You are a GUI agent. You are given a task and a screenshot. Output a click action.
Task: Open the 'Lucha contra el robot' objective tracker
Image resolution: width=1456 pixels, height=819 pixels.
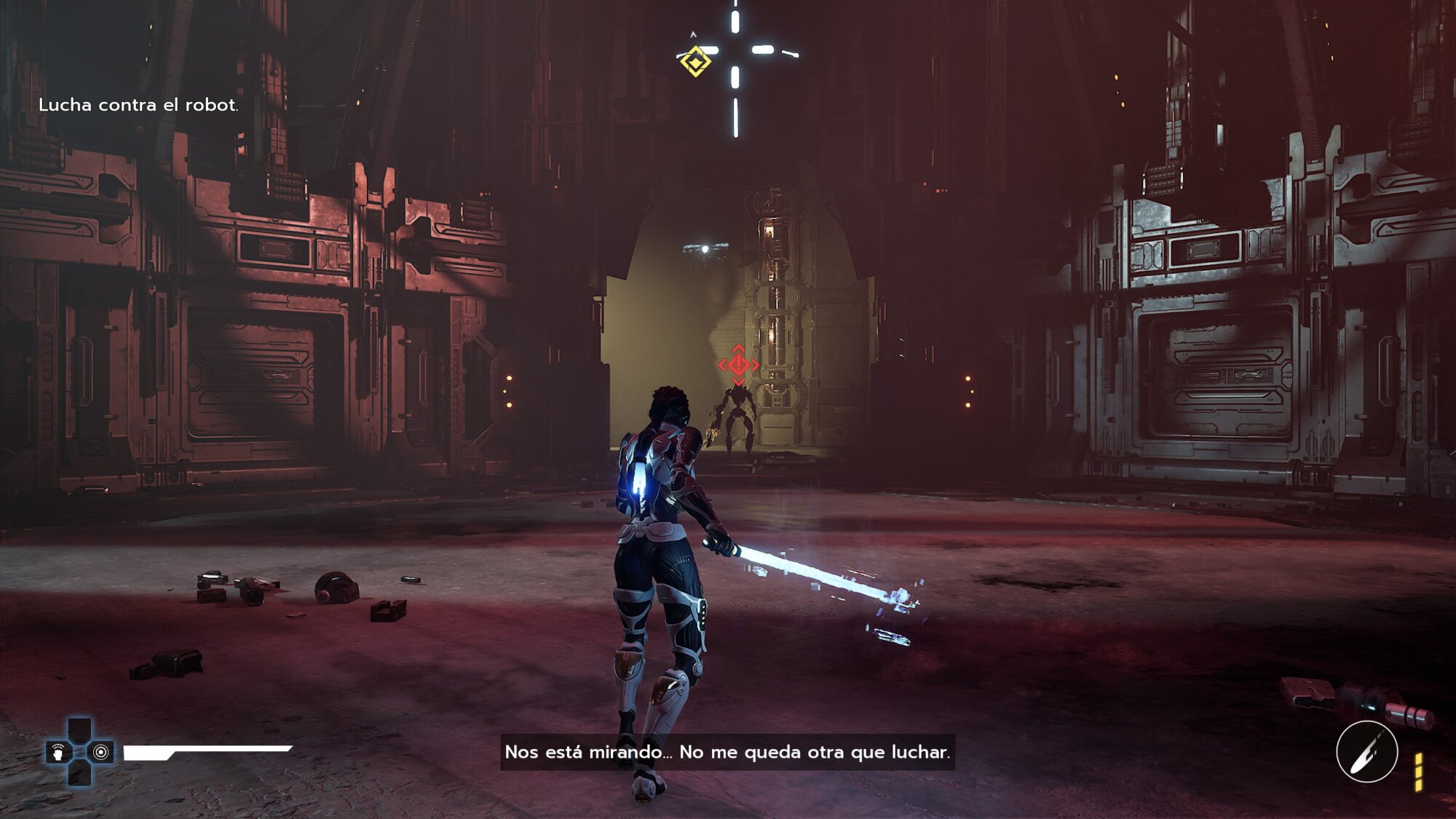point(138,105)
